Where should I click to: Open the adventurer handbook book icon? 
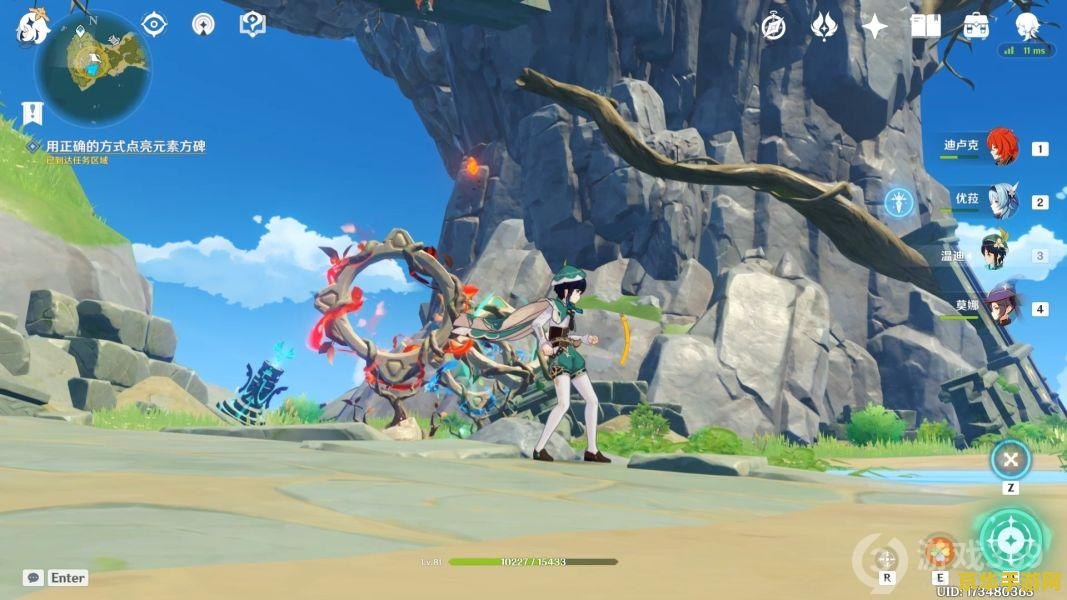tap(926, 27)
